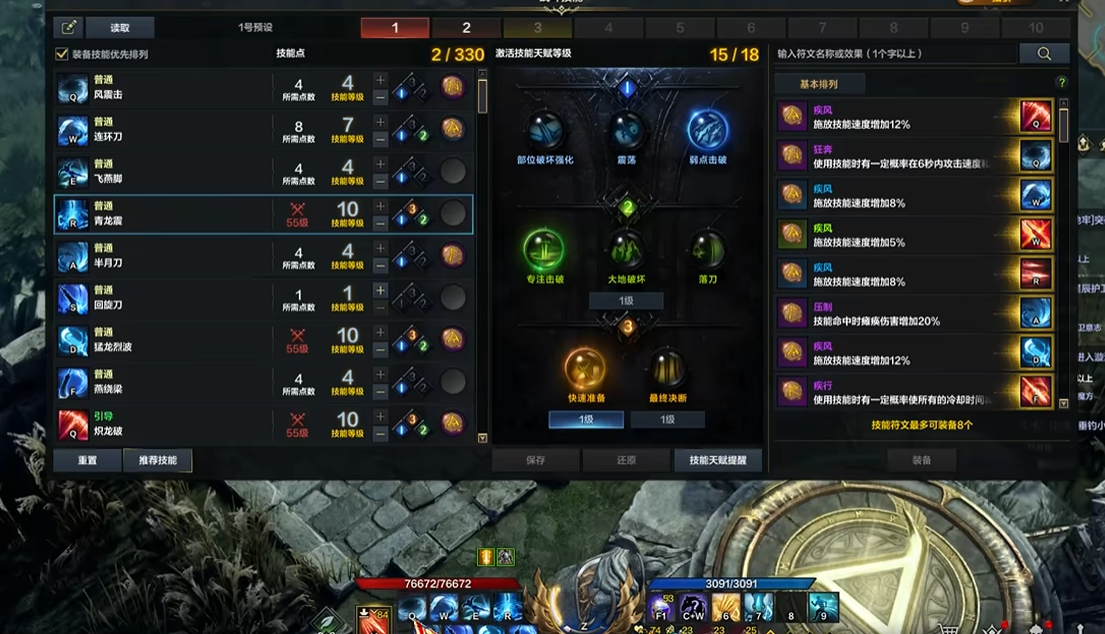Click the 读取 (load) button
This screenshot has width=1105, height=634.
click(120, 28)
